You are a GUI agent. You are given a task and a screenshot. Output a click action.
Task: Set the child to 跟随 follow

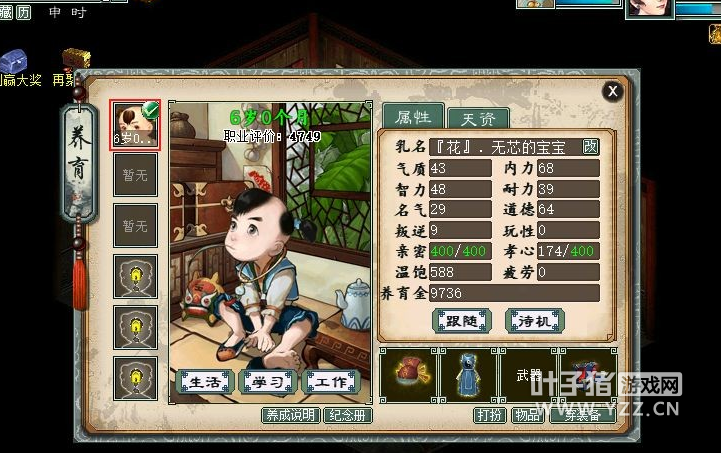point(462,320)
